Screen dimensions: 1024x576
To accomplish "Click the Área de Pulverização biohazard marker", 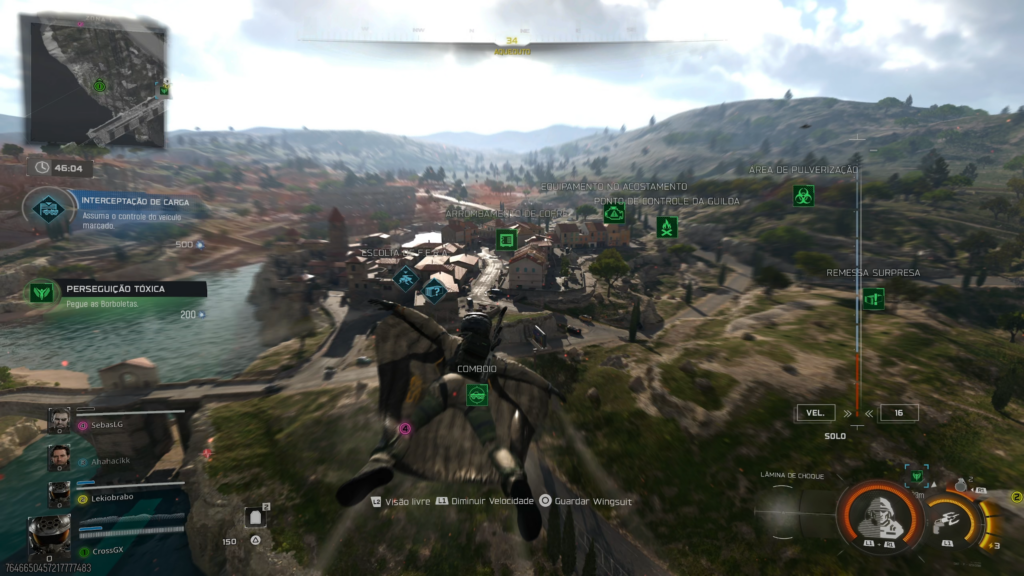I will pyautogui.click(x=803, y=196).
